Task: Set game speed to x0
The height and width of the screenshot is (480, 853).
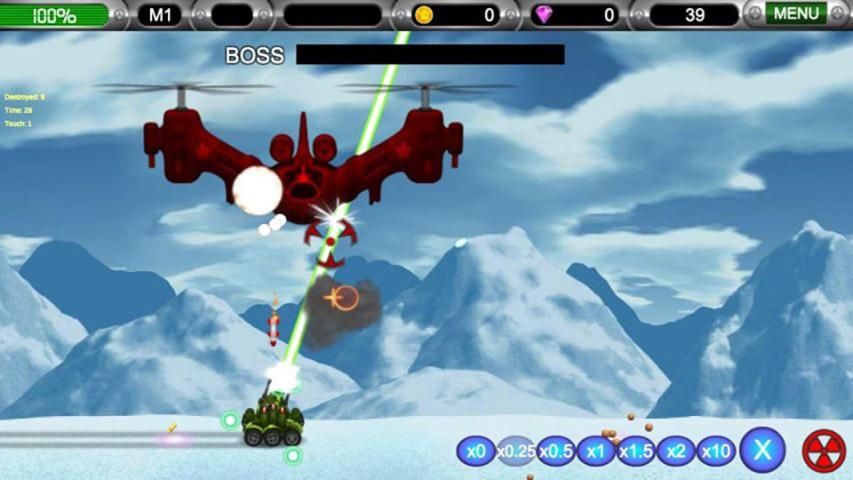Action: (476, 451)
